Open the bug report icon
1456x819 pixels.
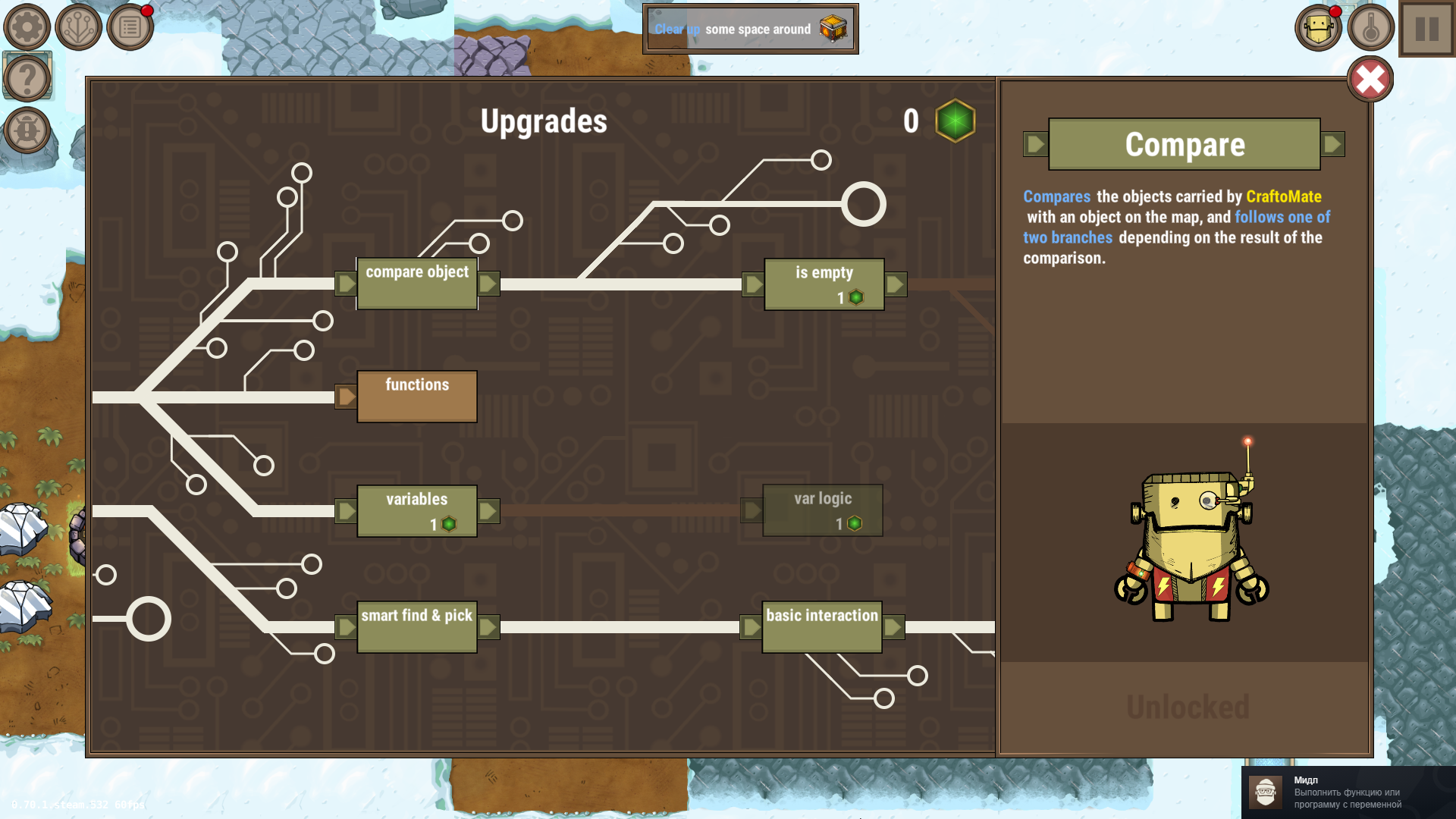pos(27,129)
